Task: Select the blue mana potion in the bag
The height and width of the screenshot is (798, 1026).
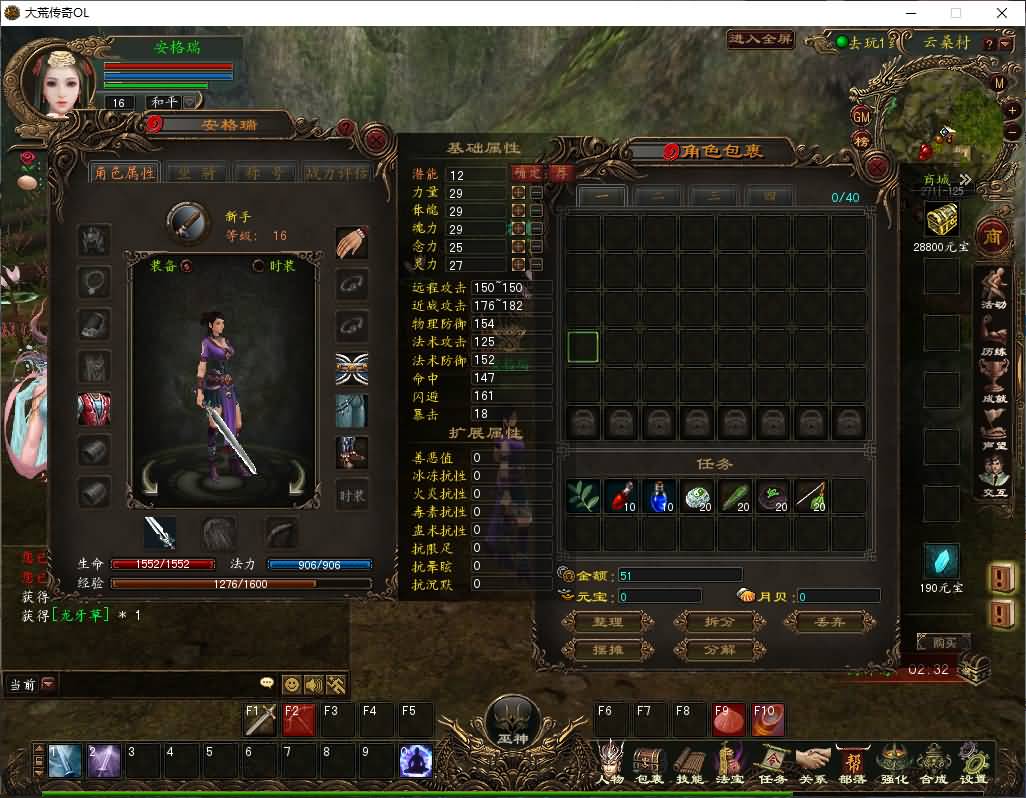Action: coord(659,496)
